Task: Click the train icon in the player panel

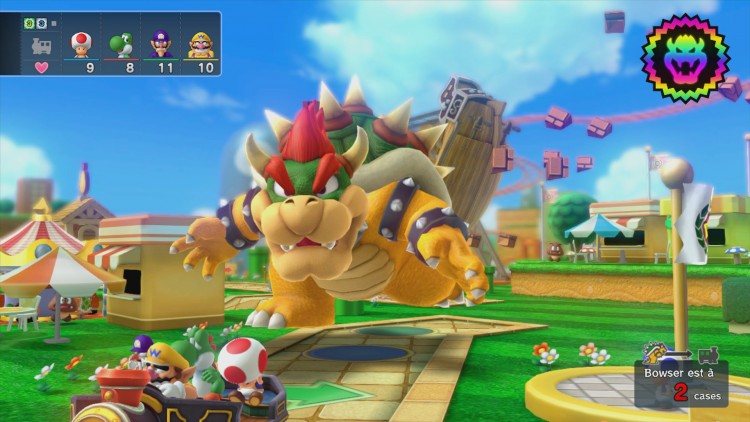Action: 42,45
